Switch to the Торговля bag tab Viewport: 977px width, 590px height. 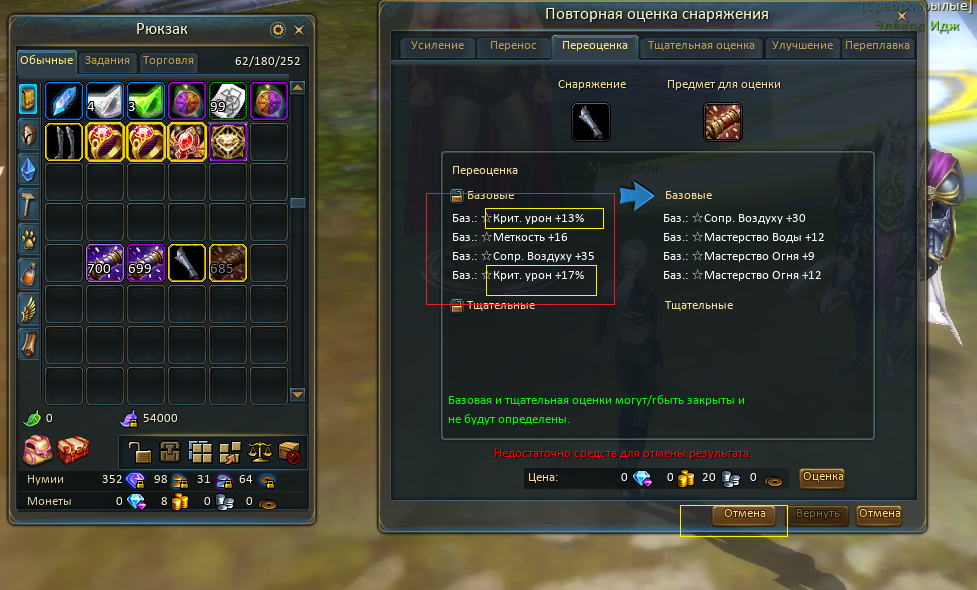click(168, 61)
